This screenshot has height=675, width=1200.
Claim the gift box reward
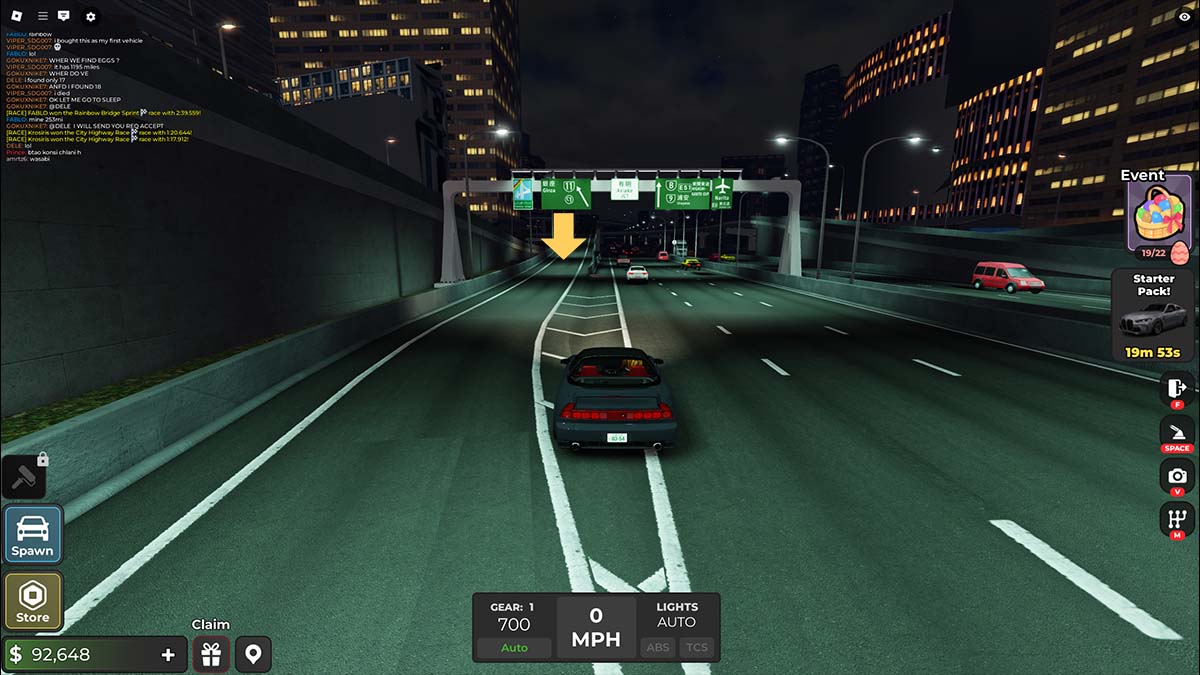tap(210, 655)
